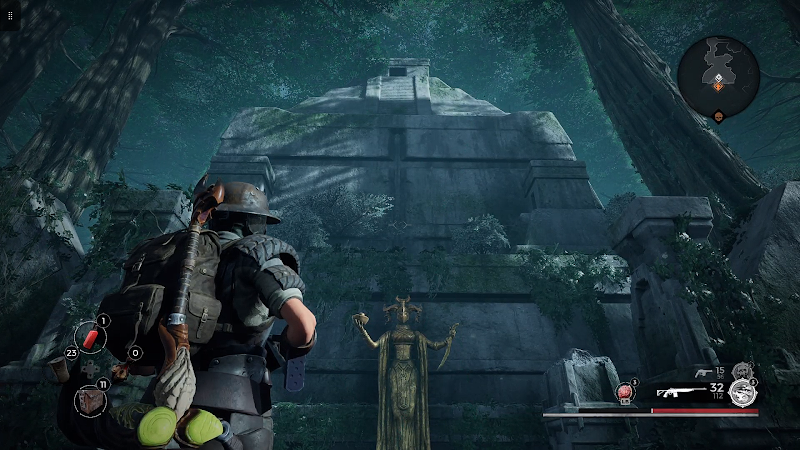Activate the small upper skill emblem
800x450 pixels.
[741, 371]
